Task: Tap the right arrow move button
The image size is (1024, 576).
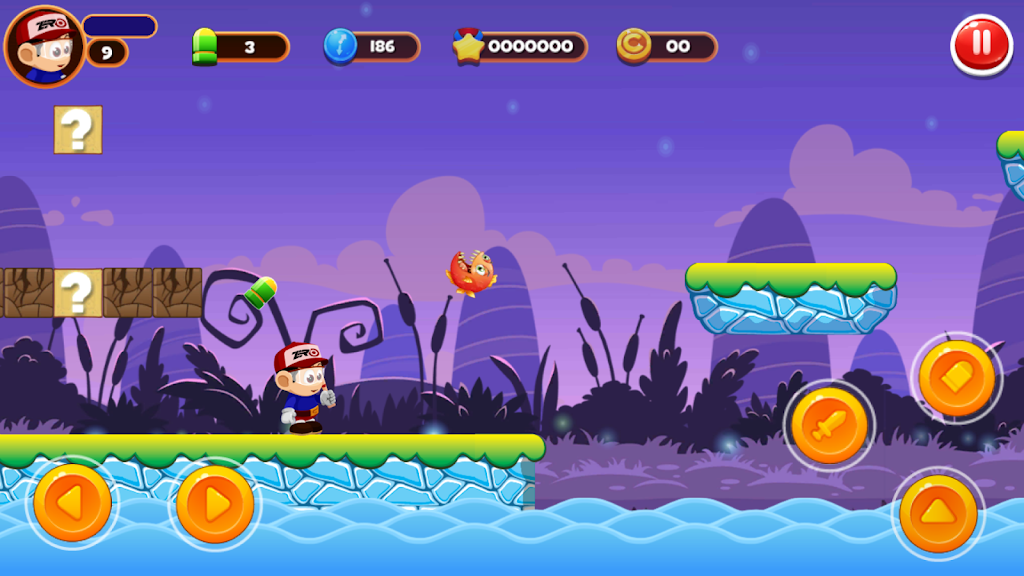Action: coord(215,503)
